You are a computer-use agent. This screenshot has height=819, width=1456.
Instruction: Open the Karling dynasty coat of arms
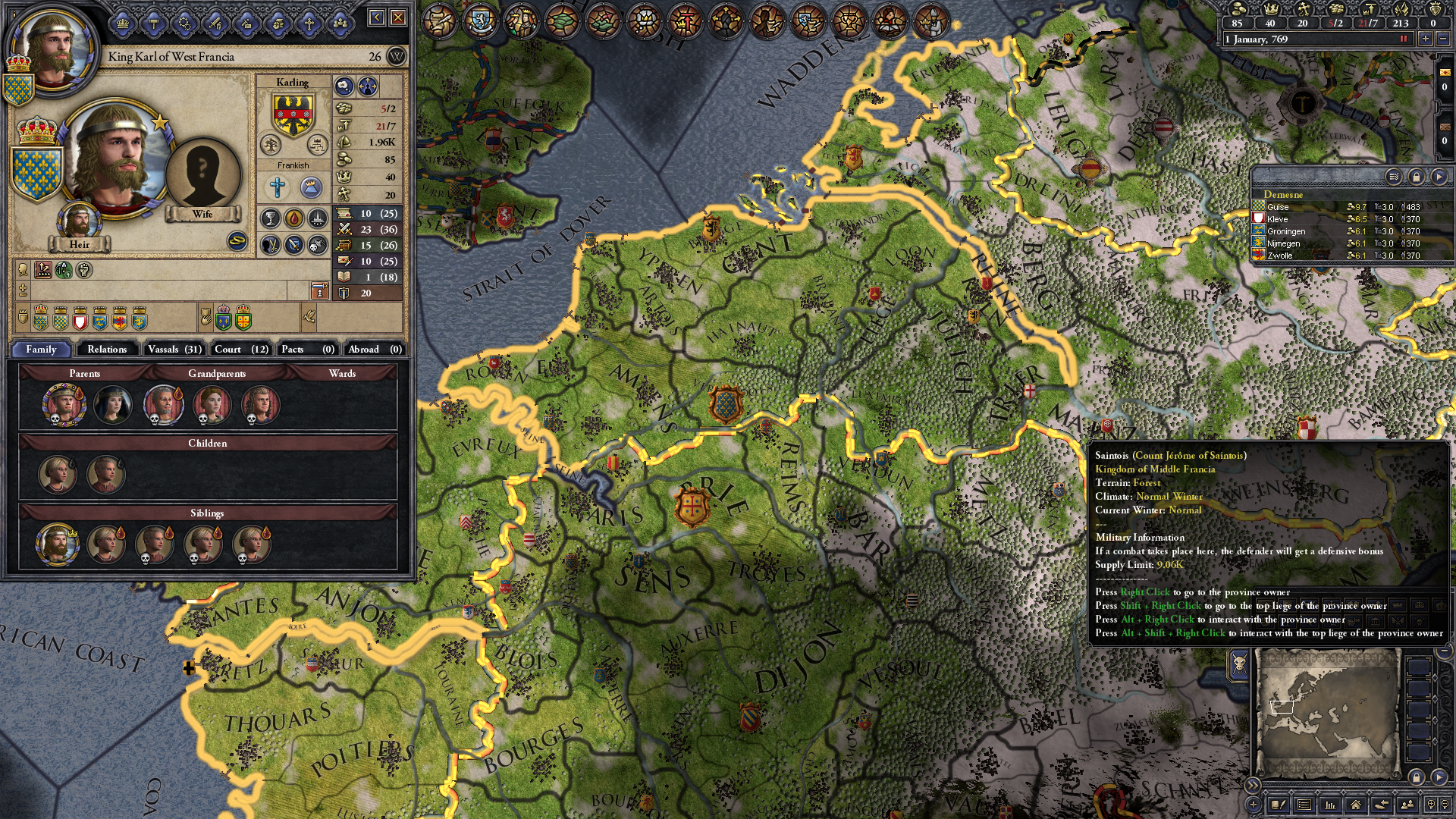pos(293,114)
